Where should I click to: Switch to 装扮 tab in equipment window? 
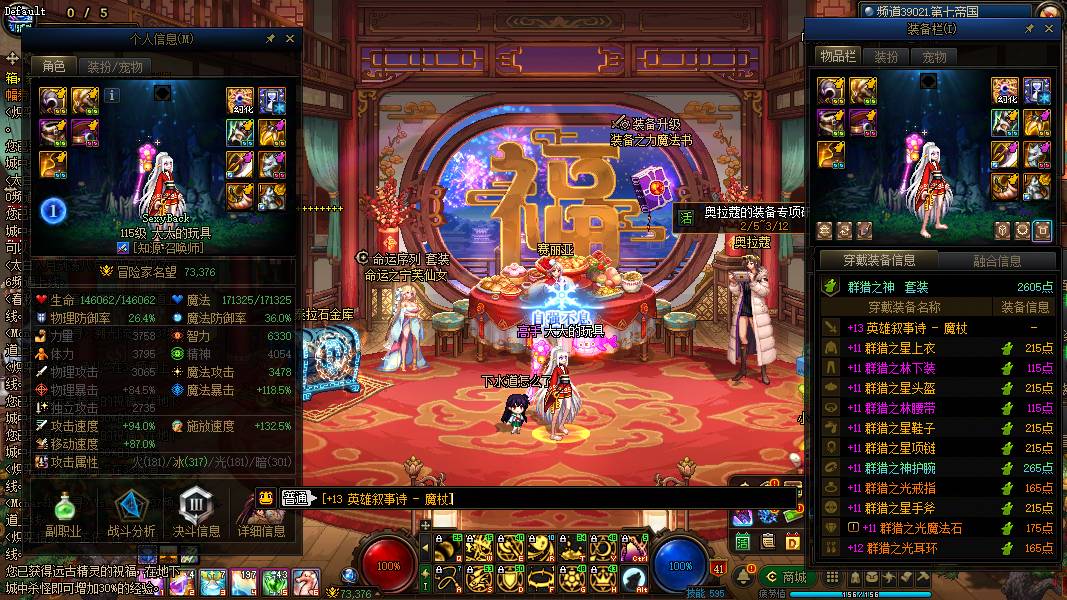(885, 57)
